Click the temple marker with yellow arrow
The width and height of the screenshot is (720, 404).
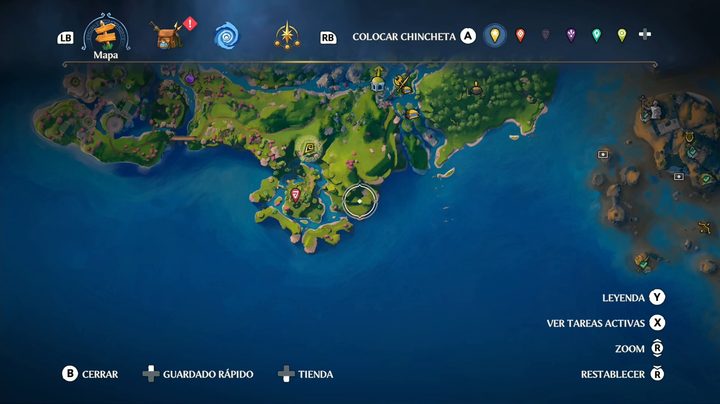tap(378, 79)
